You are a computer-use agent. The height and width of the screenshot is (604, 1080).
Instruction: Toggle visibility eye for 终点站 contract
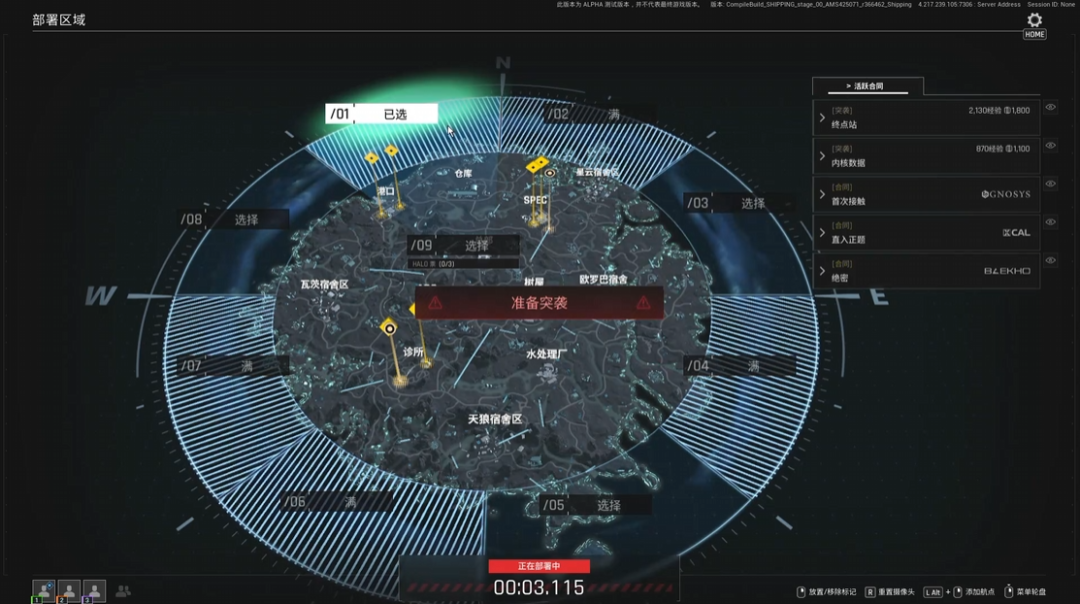1050,108
